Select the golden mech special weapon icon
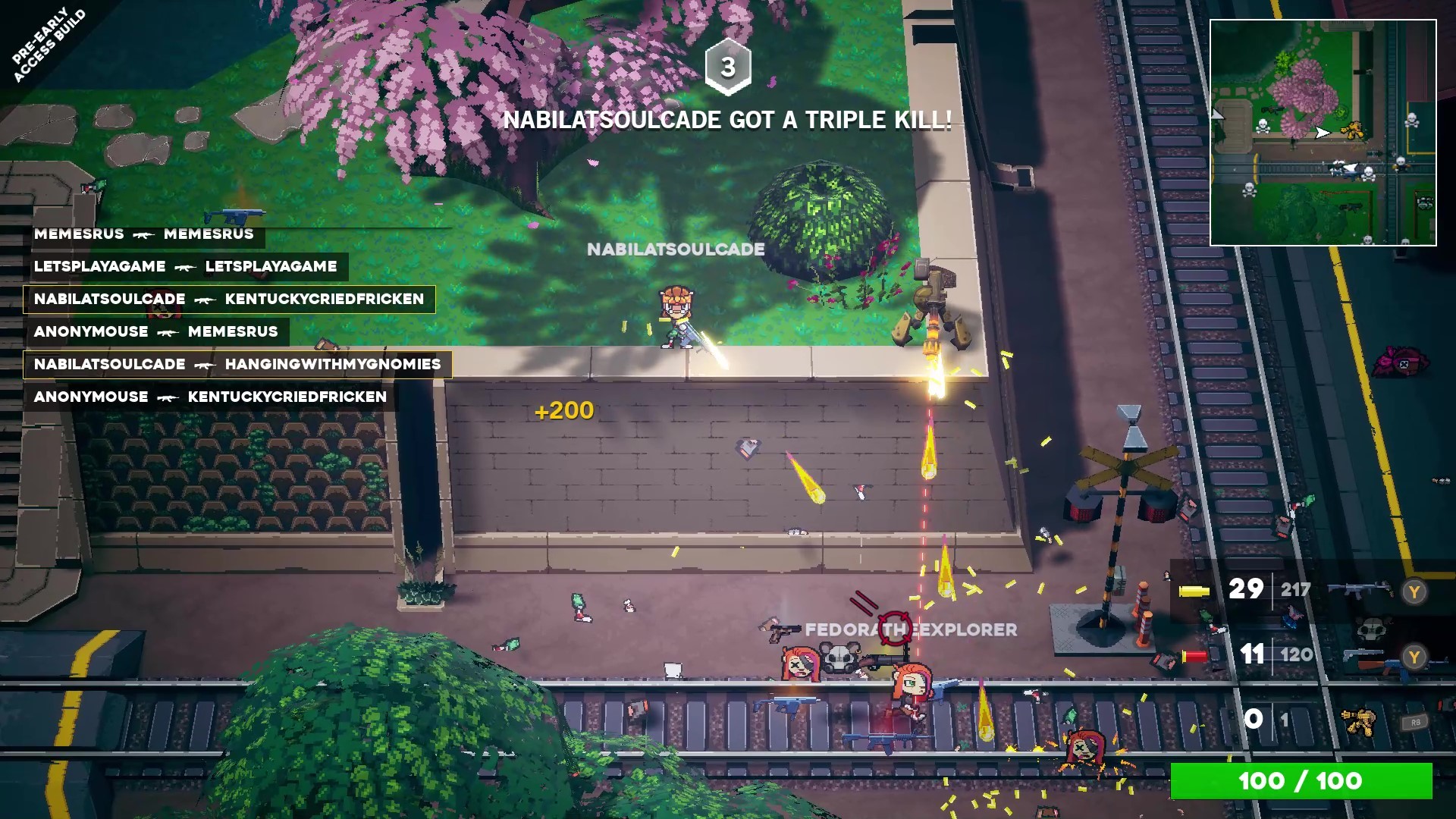Image resolution: width=1456 pixels, height=819 pixels. point(1360,723)
